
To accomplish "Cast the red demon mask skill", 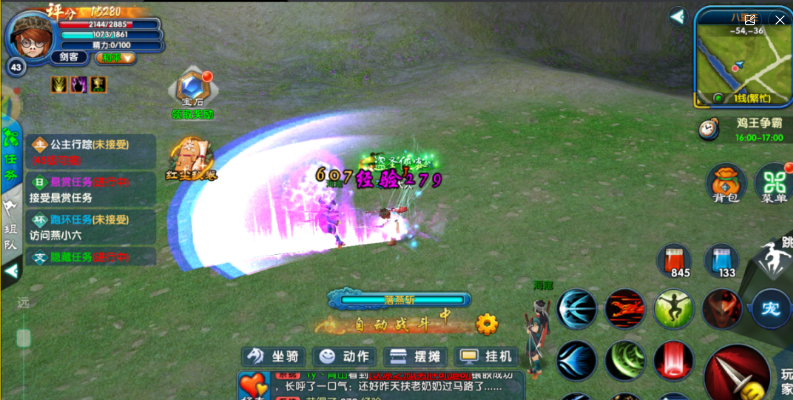I will tap(722, 308).
